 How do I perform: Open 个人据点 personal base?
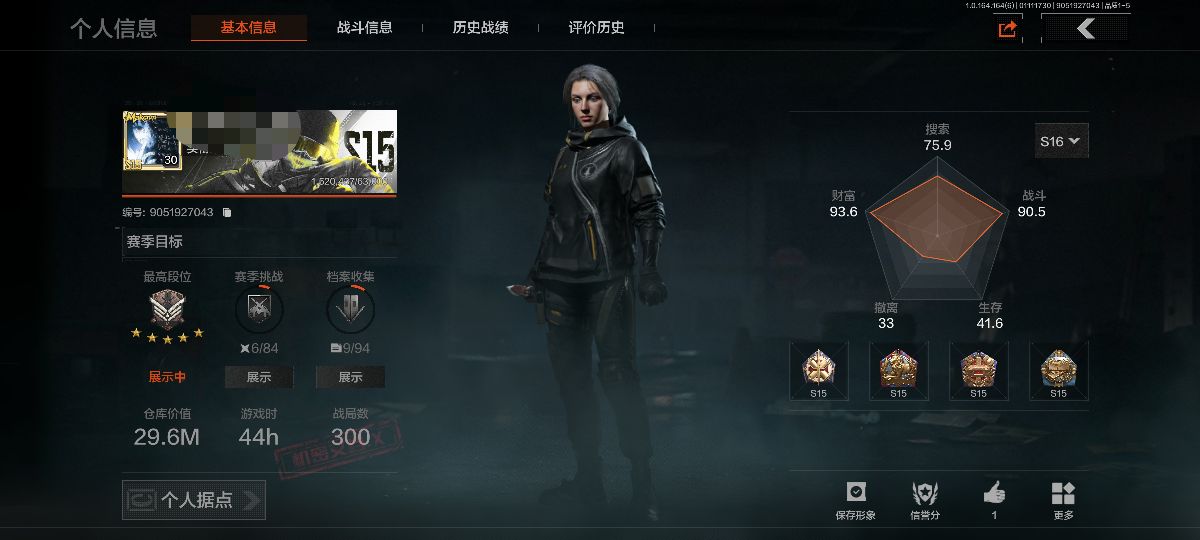(194, 500)
